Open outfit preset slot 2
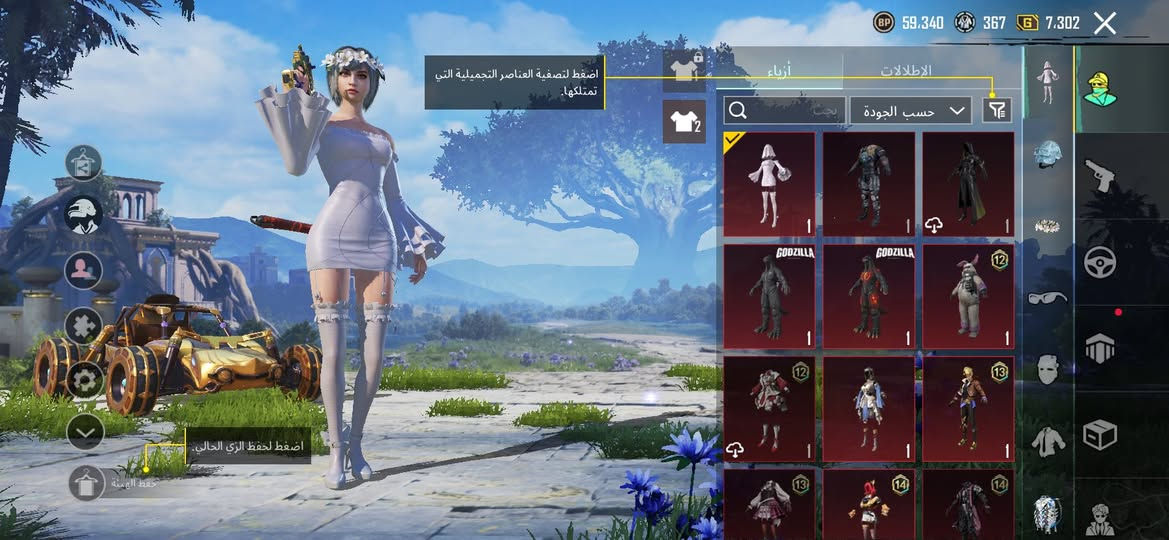1169x540 pixels. point(684,123)
